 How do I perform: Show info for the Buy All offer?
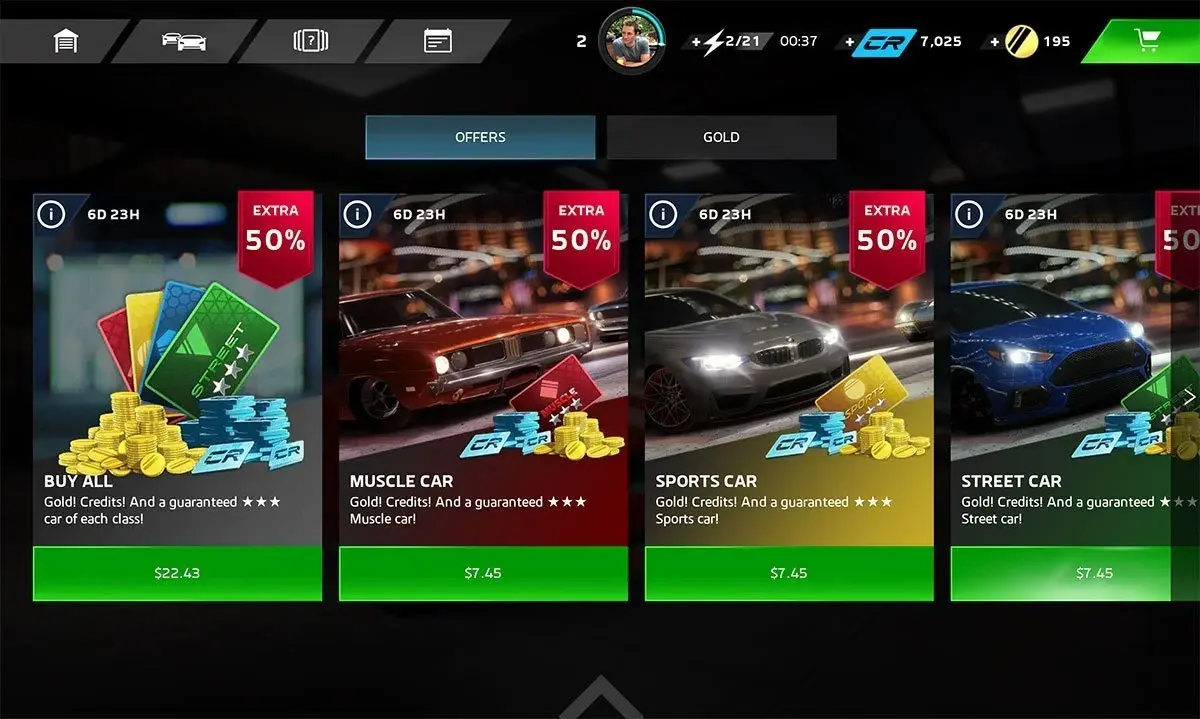coord(51,214)
